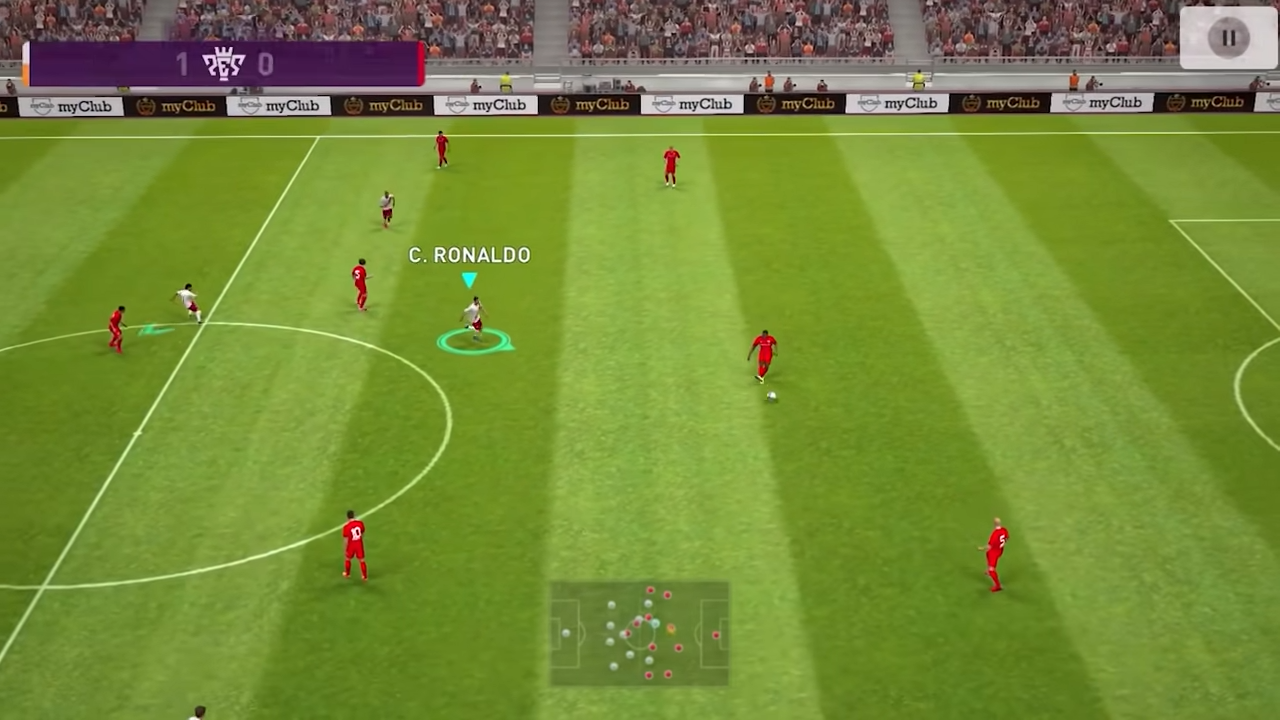
Task: Tap the number 10 player in red
Action: [x=352, y=545]
